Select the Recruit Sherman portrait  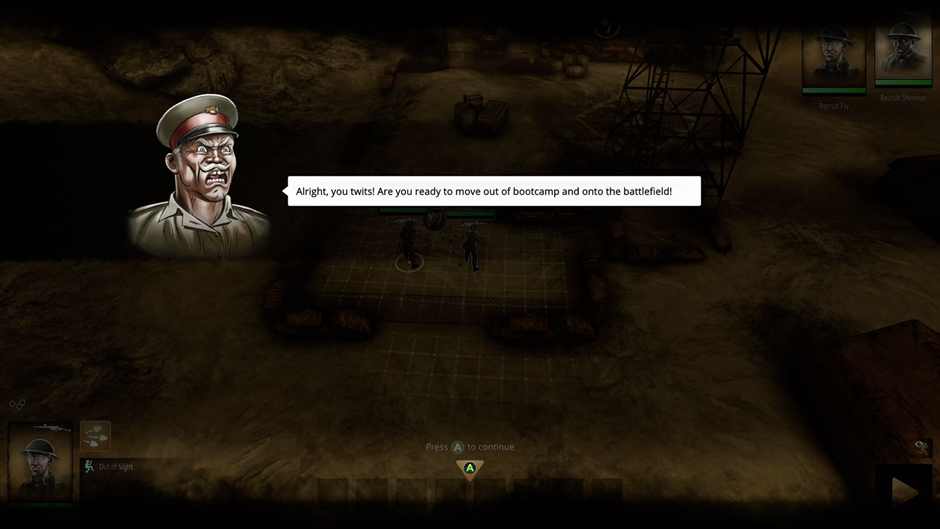[903, 53]
